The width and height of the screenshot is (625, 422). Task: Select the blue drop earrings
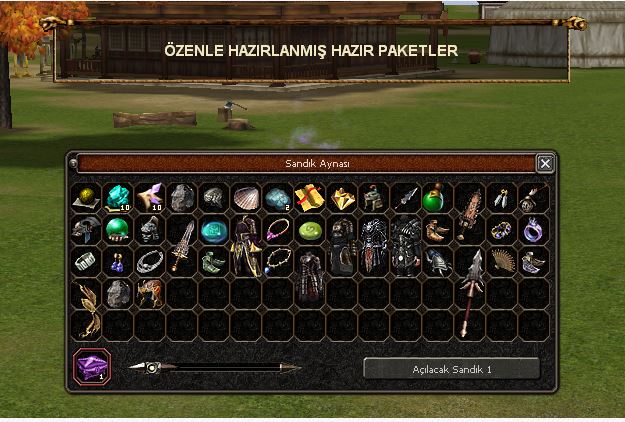(118, 261)
